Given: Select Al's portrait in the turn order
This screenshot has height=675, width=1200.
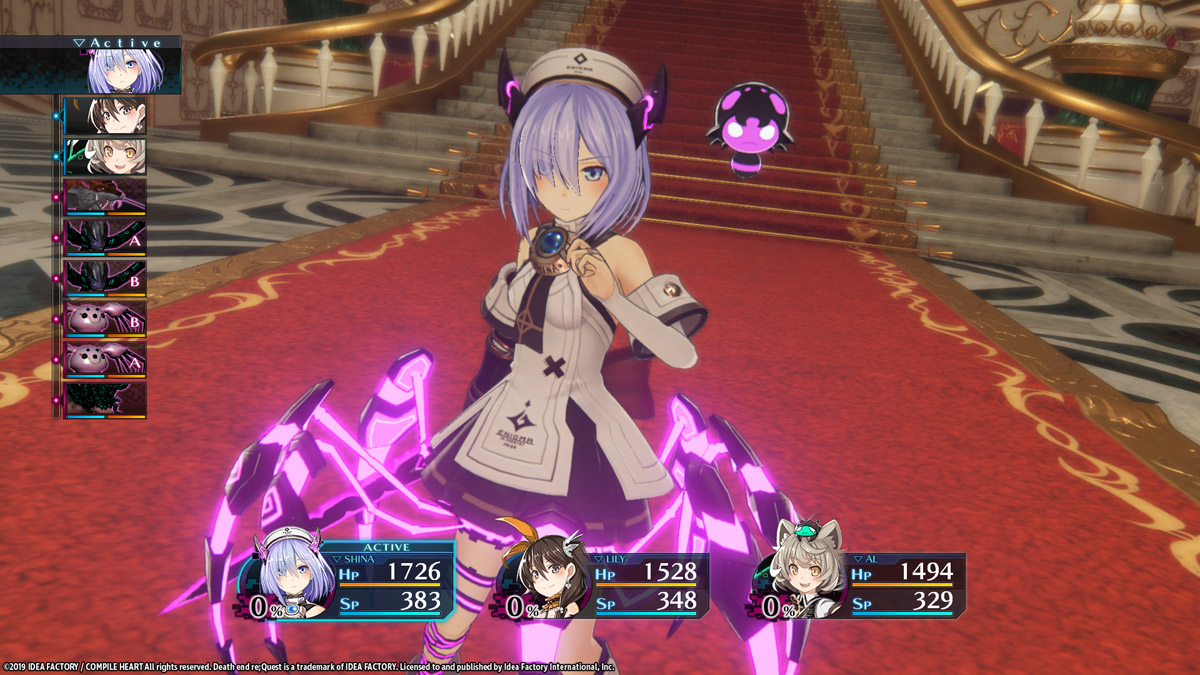Looking at the screenshot, I should [105, 157].
